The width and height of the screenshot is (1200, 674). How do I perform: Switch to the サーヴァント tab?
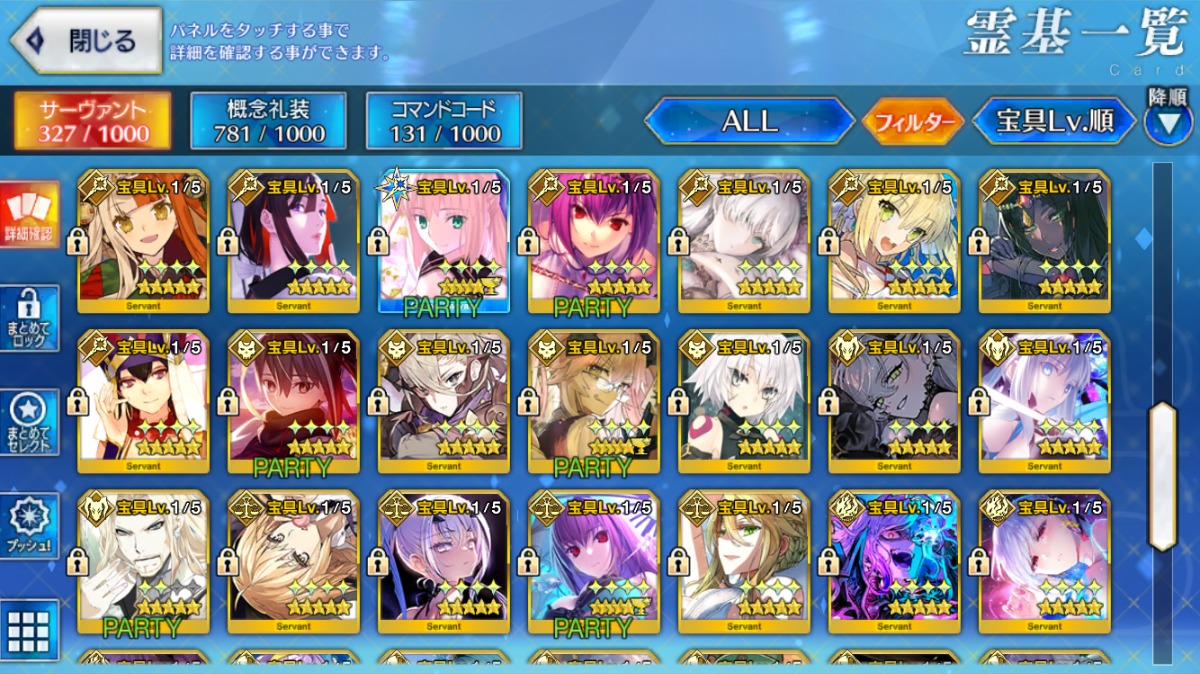point(92,121)
